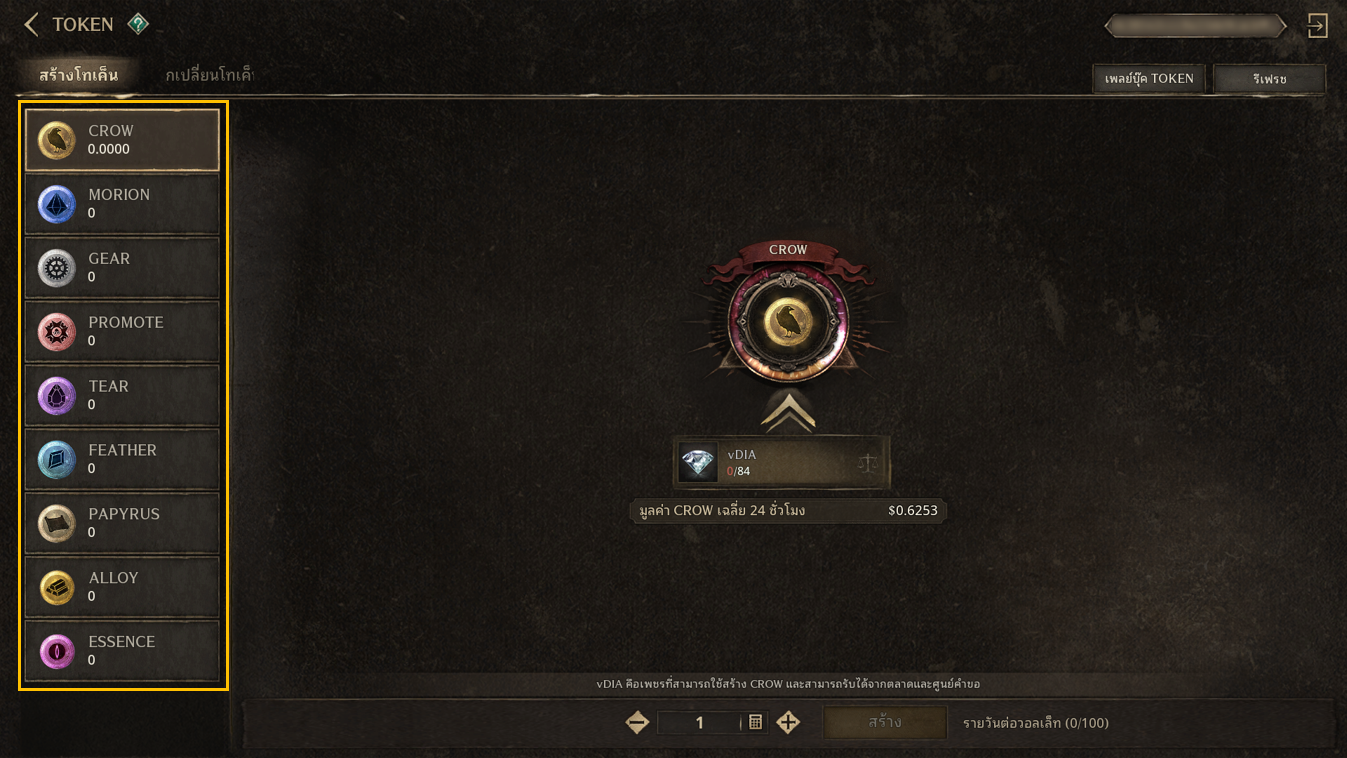Switch to the second token exchange tab
The height and width of the screenshot is (758, 1347).
(209, 75)
